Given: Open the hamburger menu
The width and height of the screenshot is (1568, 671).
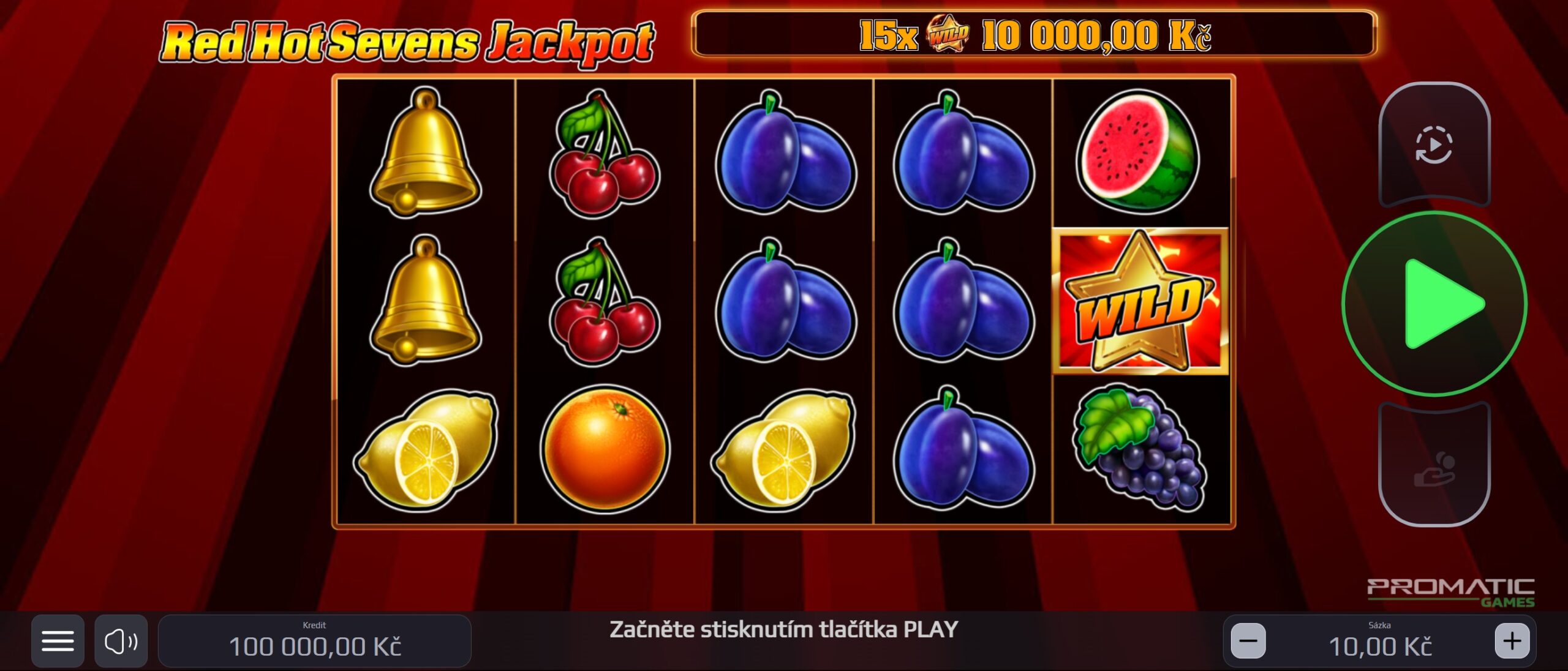Looking at the screenshot, I should [58, 641].
